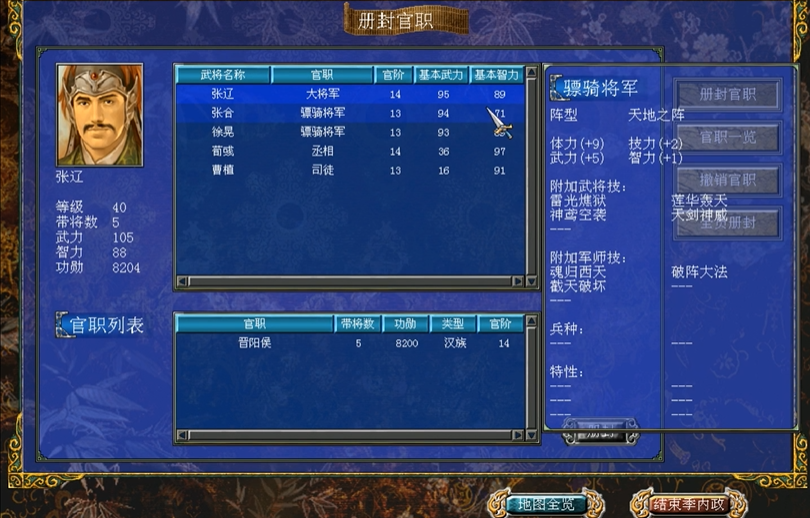Sort by 基本武力 column header
Image resolution: width=810 pixels, height=518 pixels.
click(x=441, y=75)
